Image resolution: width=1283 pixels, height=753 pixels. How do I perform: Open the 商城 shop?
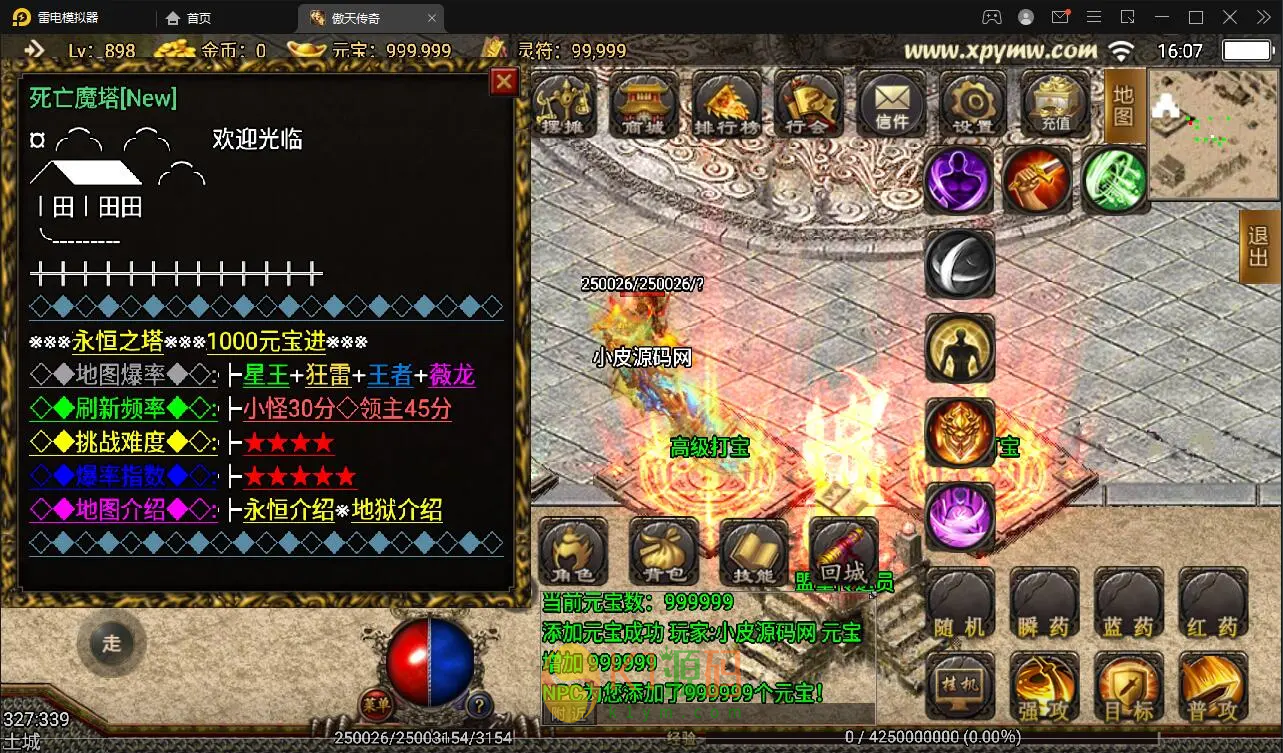[x=646, y=104]
